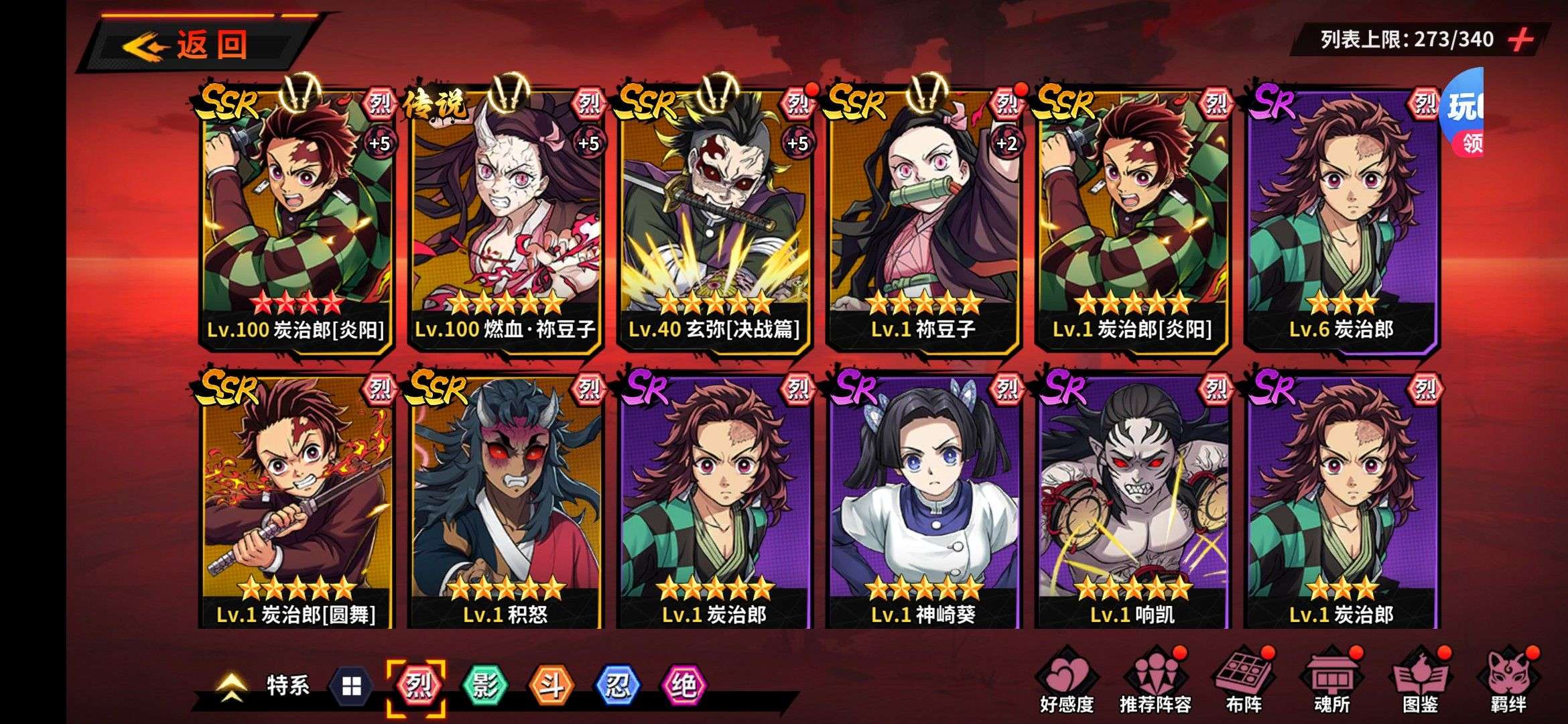Switch to the green 影 filter
Screen dimensions: 1568x724
pos(484,685)
